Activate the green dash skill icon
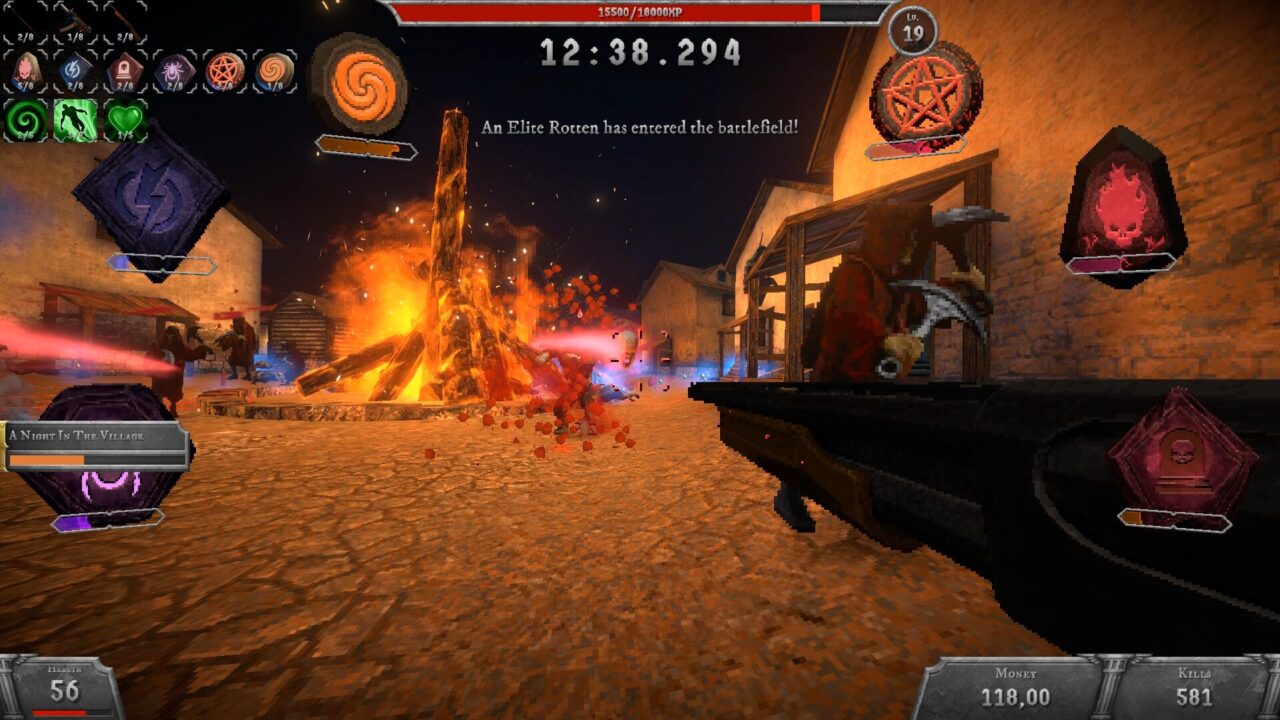Screen dimensions: 1280x720 click(x=75, y=117)
